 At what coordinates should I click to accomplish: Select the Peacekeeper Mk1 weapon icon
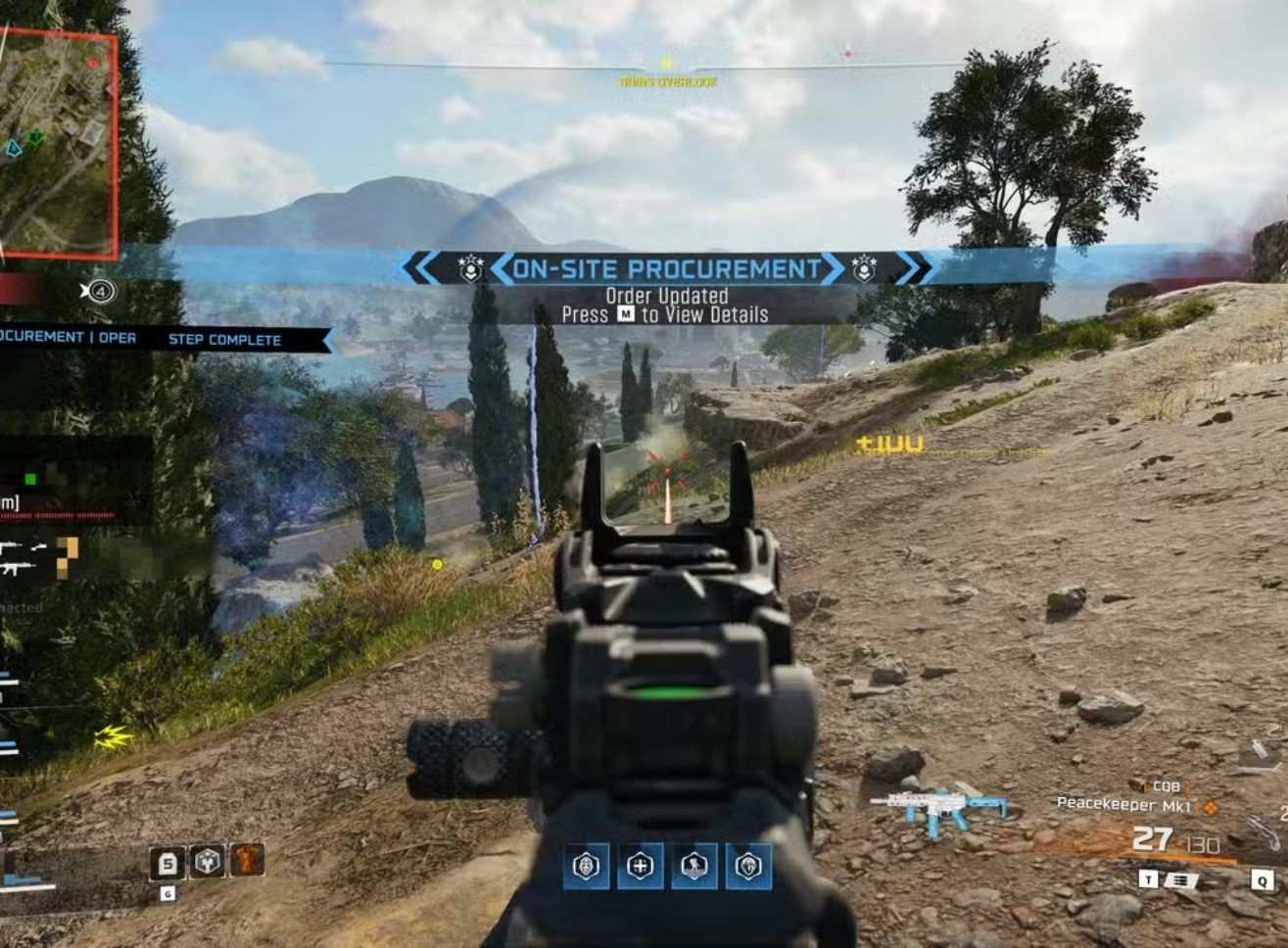pos(937,810)
